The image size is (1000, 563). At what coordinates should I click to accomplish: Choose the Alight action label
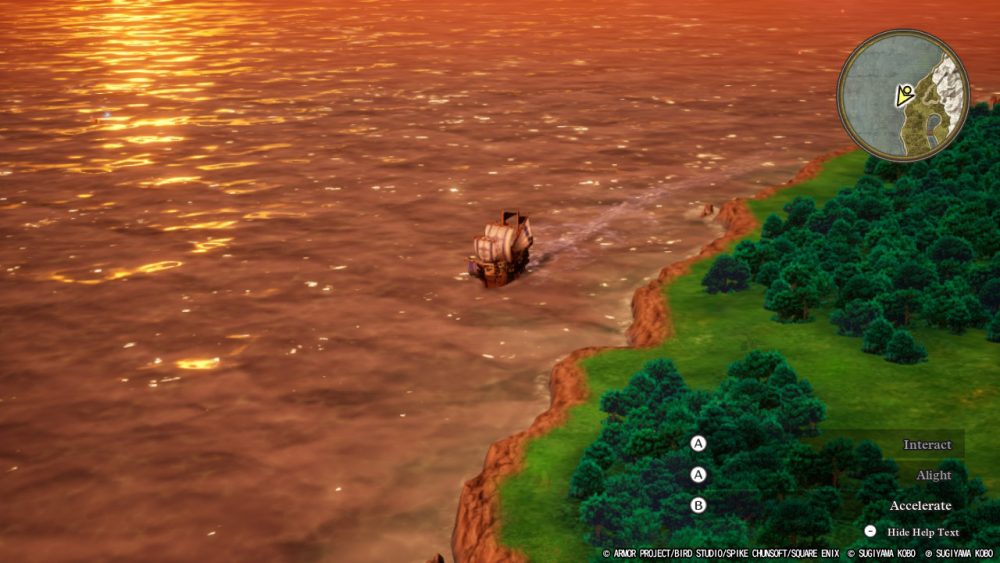tap(933, 475)
